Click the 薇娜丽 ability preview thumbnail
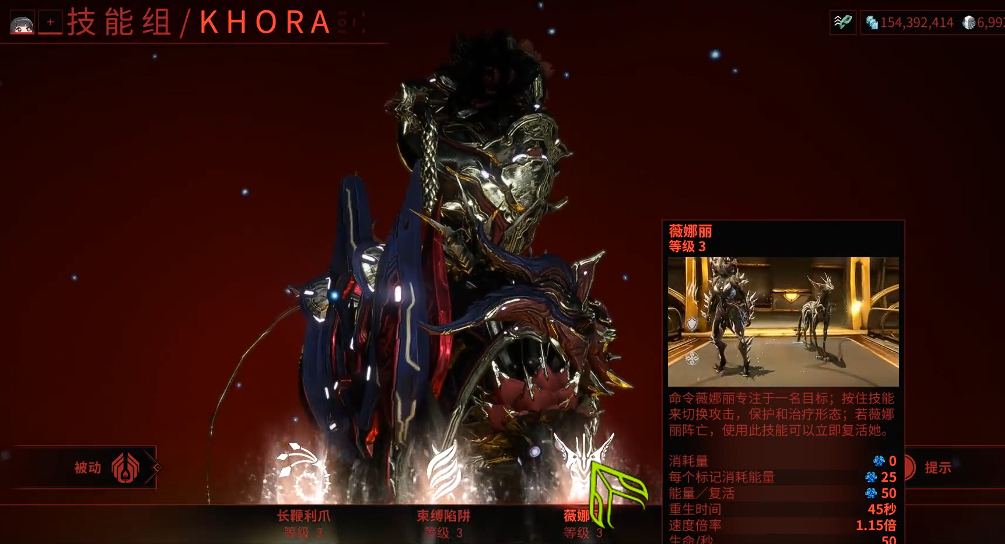 [x=783, y=321]
